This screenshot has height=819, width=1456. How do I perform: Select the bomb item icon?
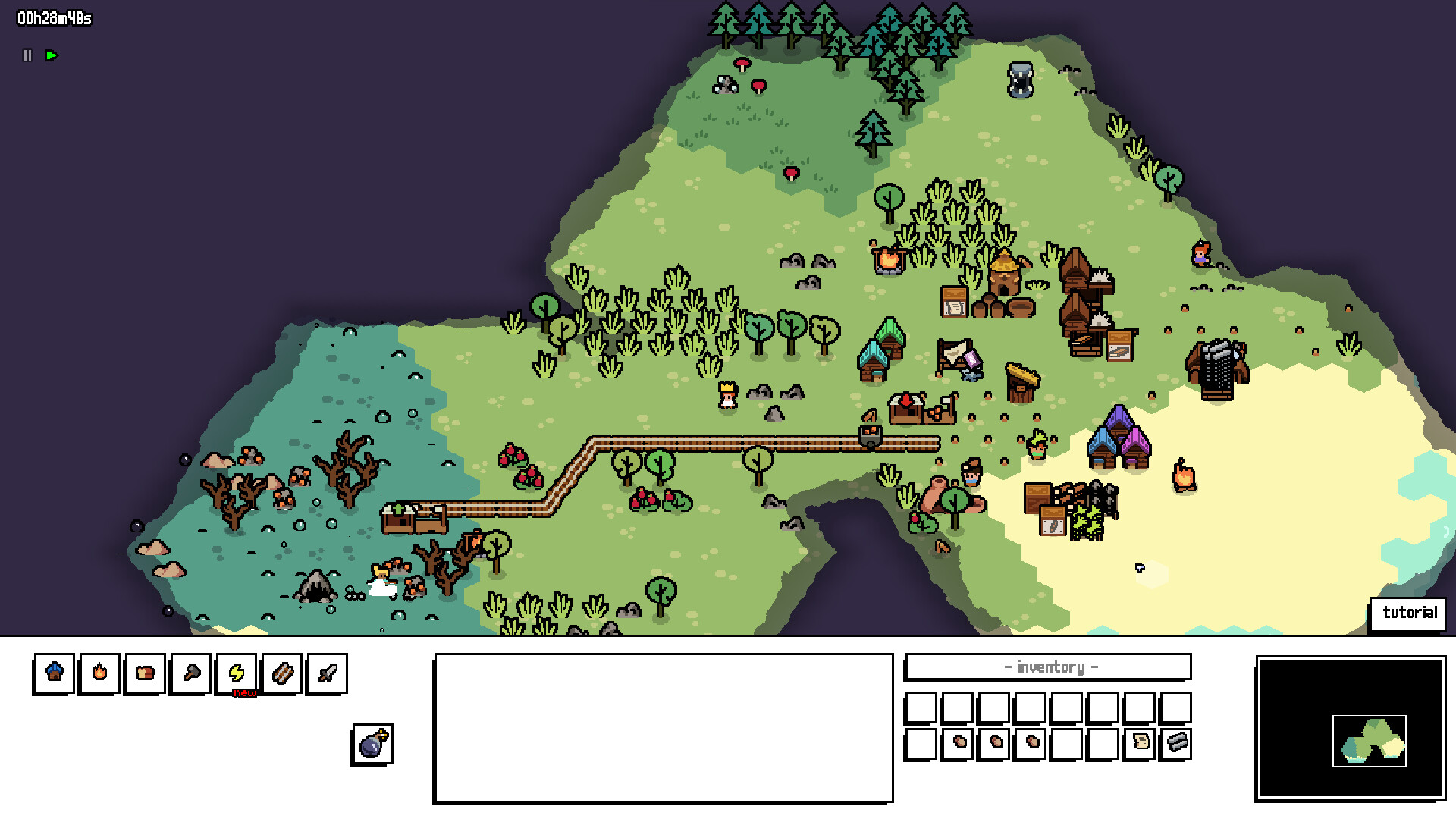click(372, 744)
